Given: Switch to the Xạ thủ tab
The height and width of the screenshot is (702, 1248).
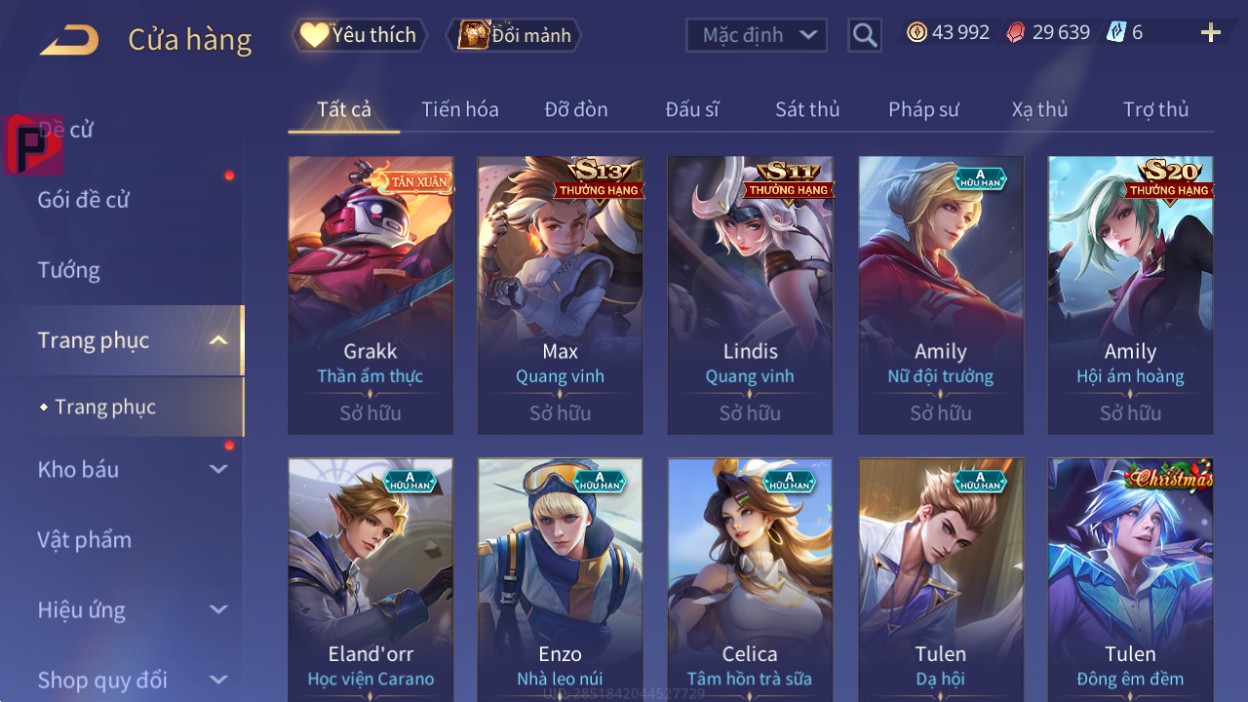Looking at the screenshot, I should pos(1039,109).
